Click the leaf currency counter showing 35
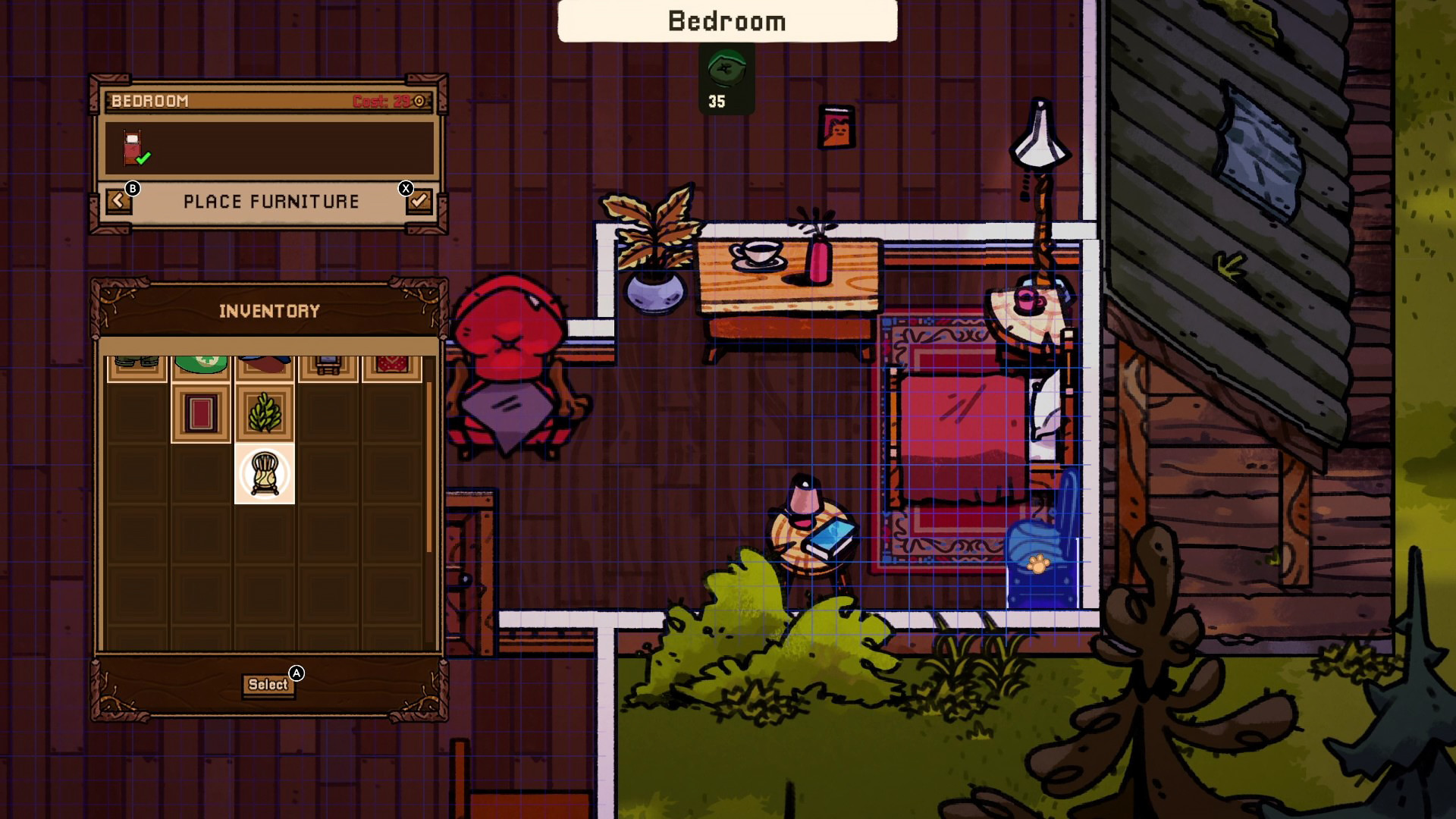Image resolution: width=1456 pixels, height=819 pixels. point(726,76)
